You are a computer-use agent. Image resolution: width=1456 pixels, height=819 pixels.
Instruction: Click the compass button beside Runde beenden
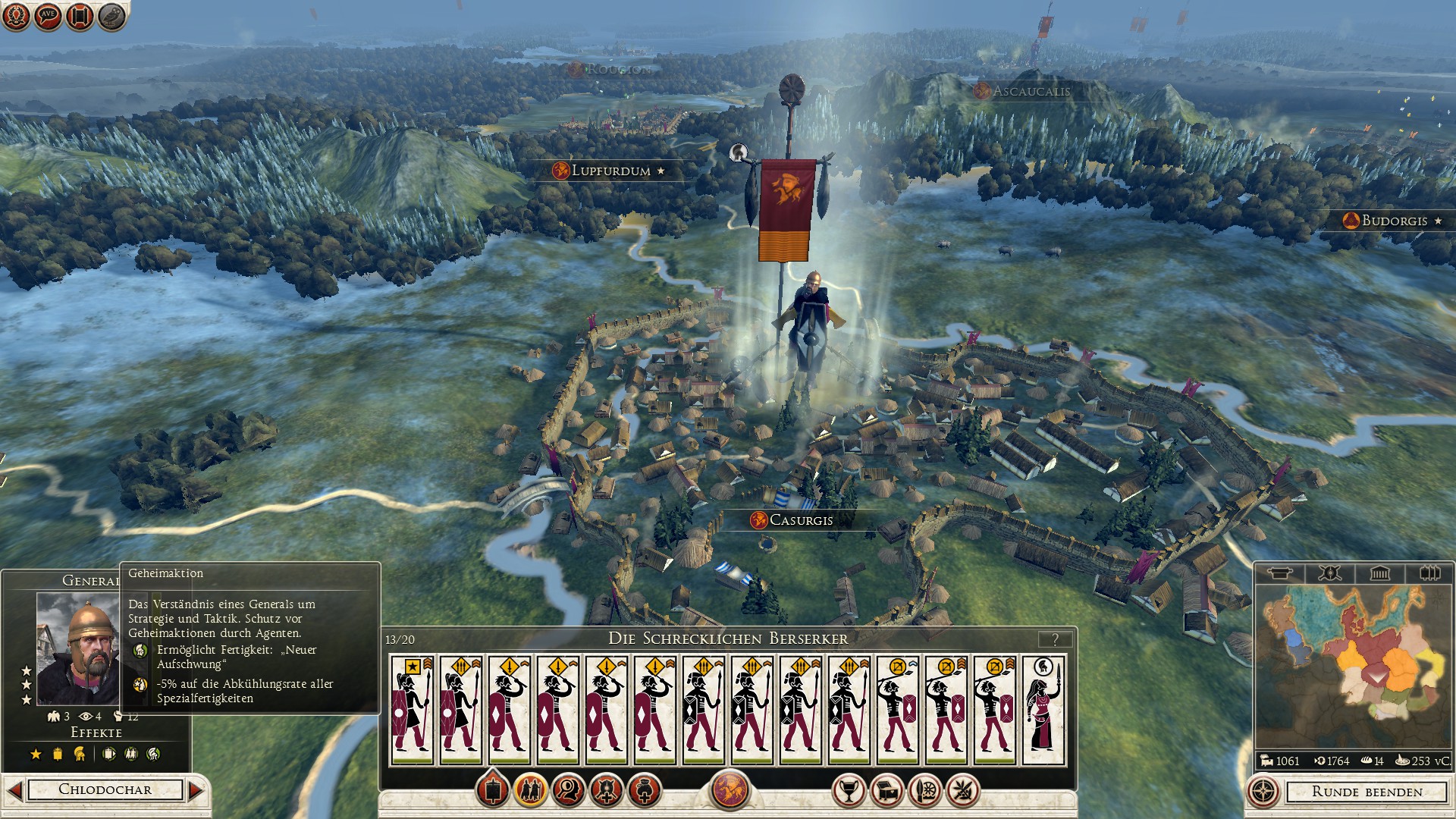(x=1263, y=792)
